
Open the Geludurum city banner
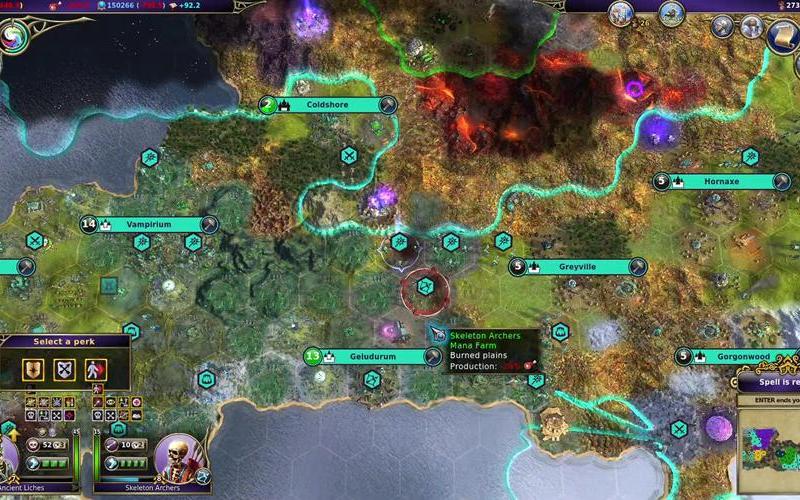pyautogui.click(x=373, y=356)
